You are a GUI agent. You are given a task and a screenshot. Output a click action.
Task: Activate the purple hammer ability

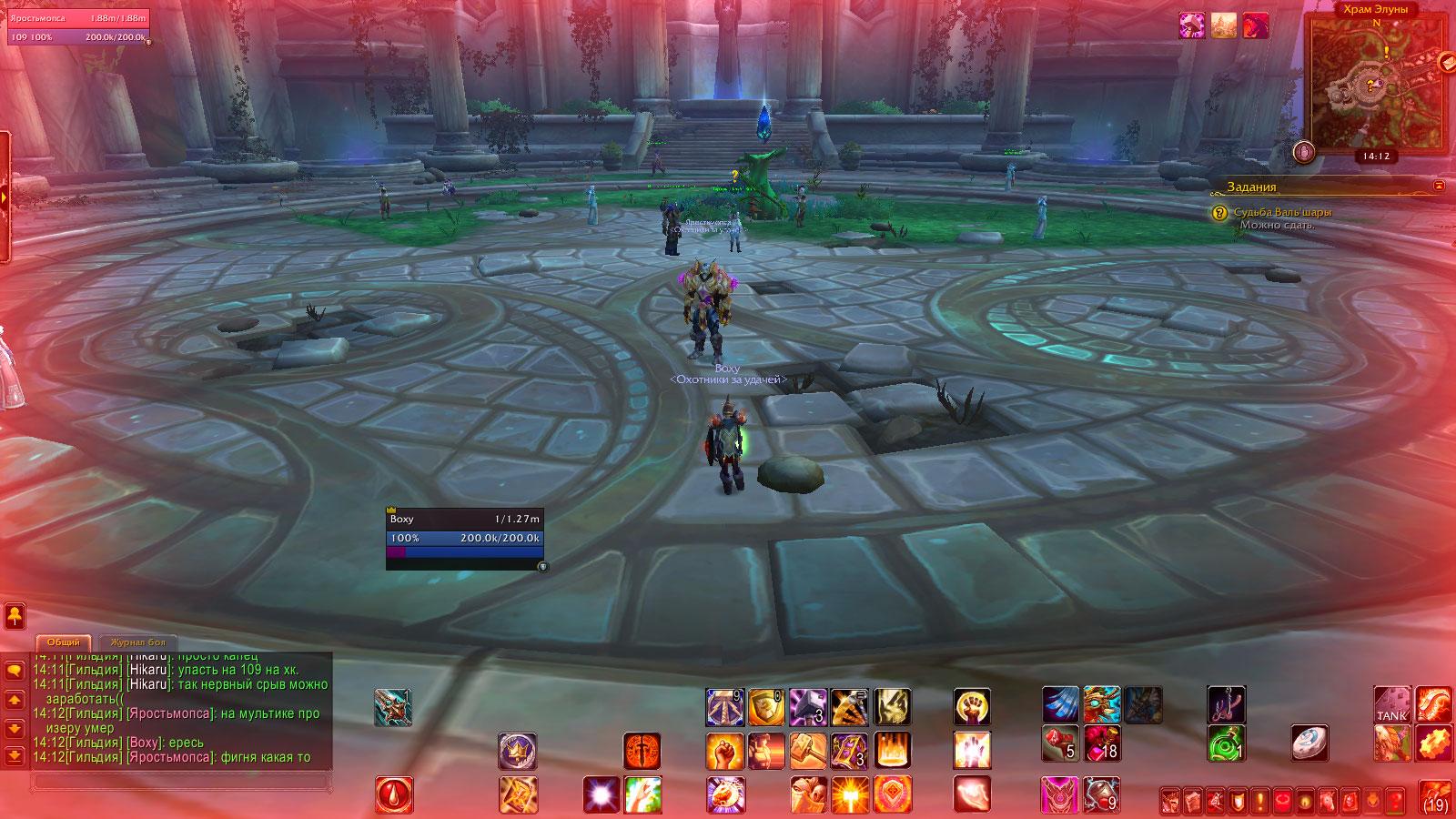coord(807,706)
